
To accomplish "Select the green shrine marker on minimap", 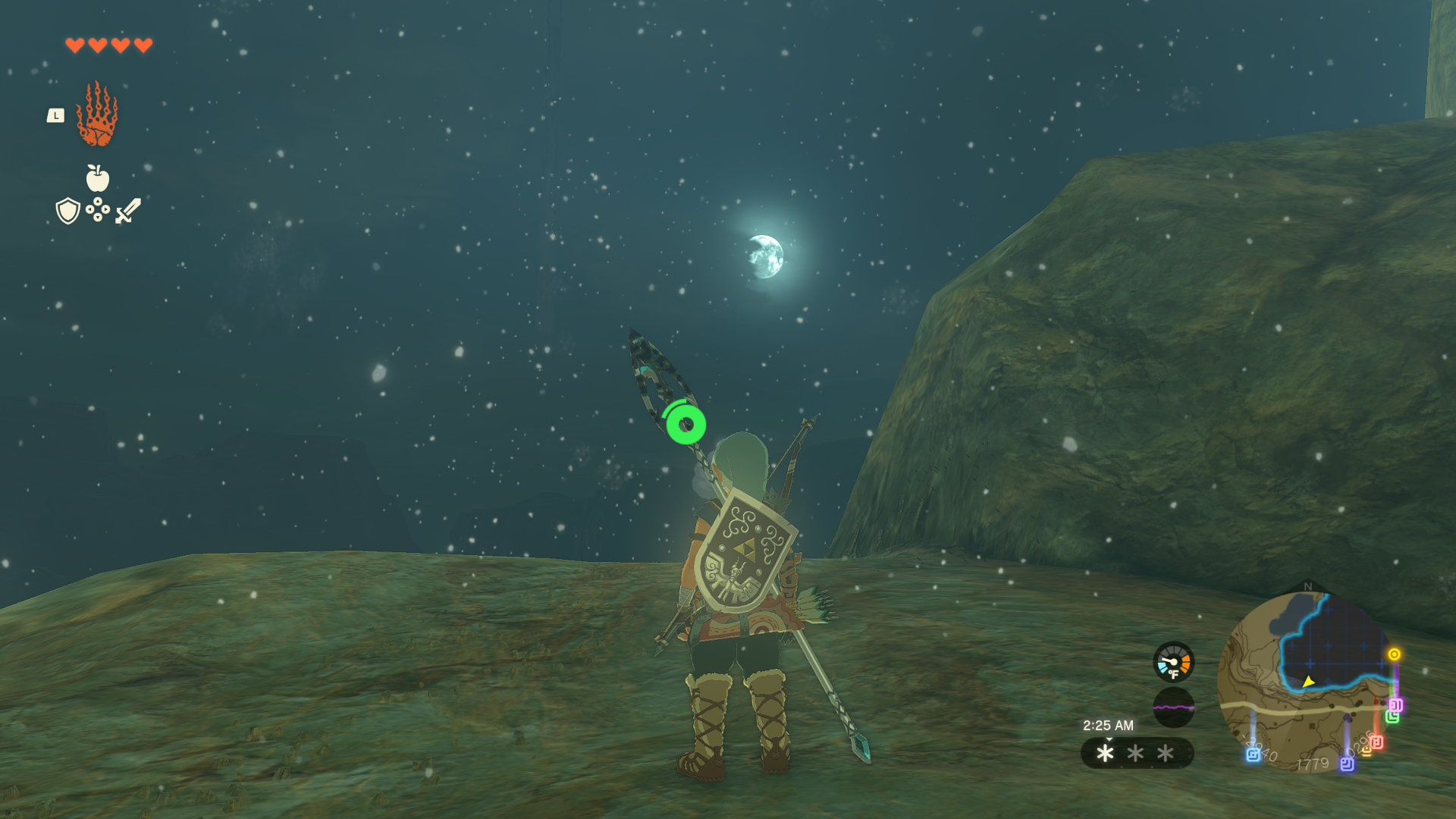I will [x=1392, y=717].
